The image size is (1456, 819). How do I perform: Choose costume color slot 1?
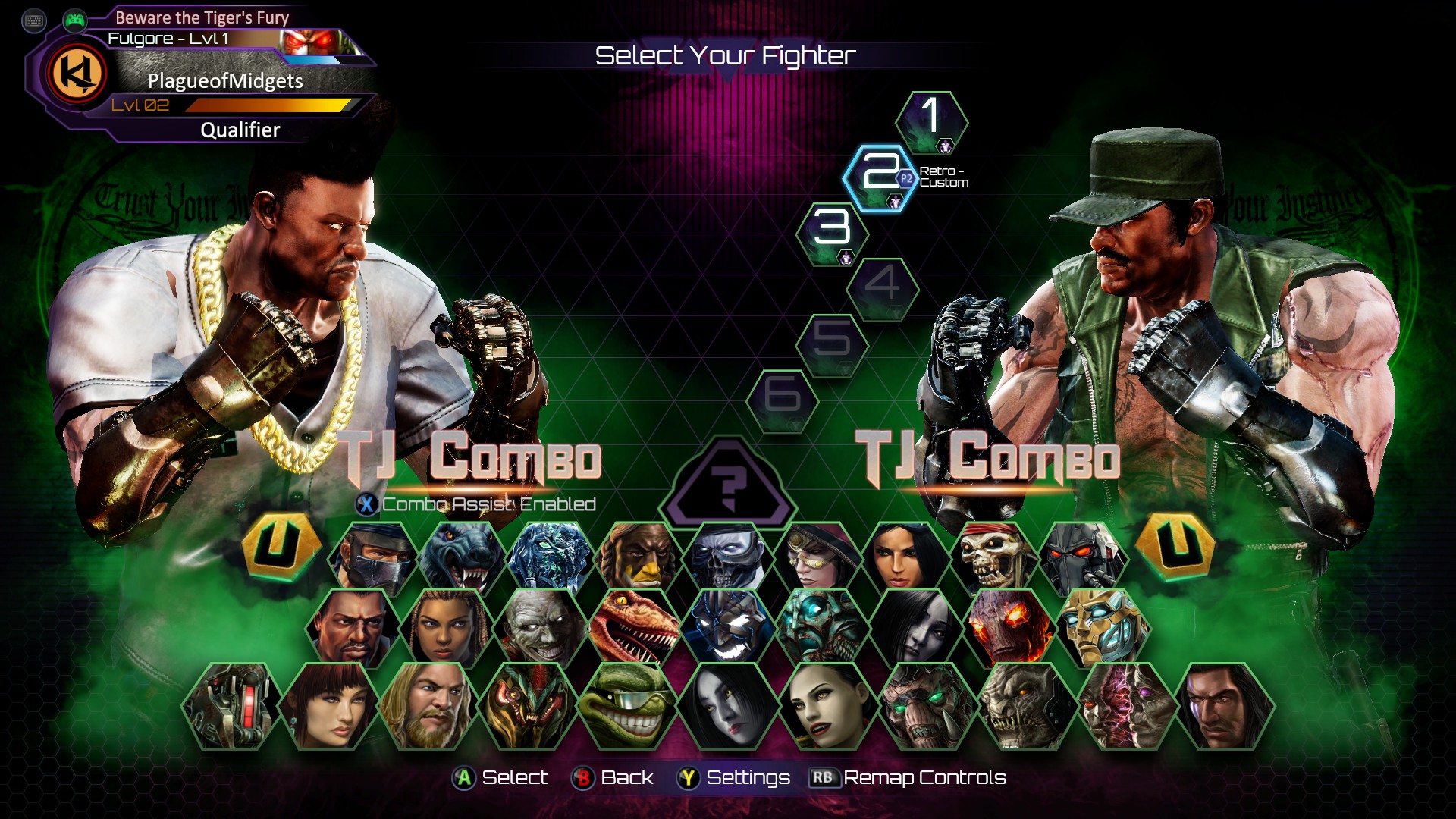(931, 120)
